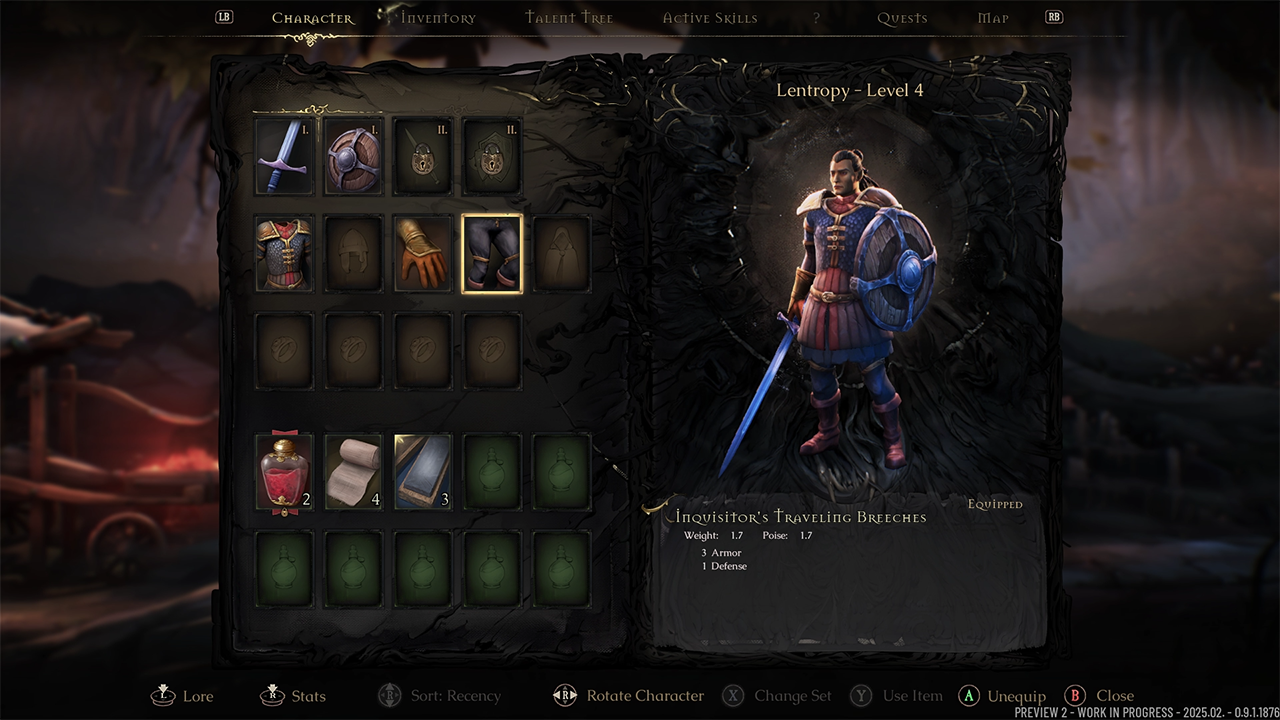Show the Map tab
The width and height of the screenshot is (1280, 720).
click(x=993, y=18)
